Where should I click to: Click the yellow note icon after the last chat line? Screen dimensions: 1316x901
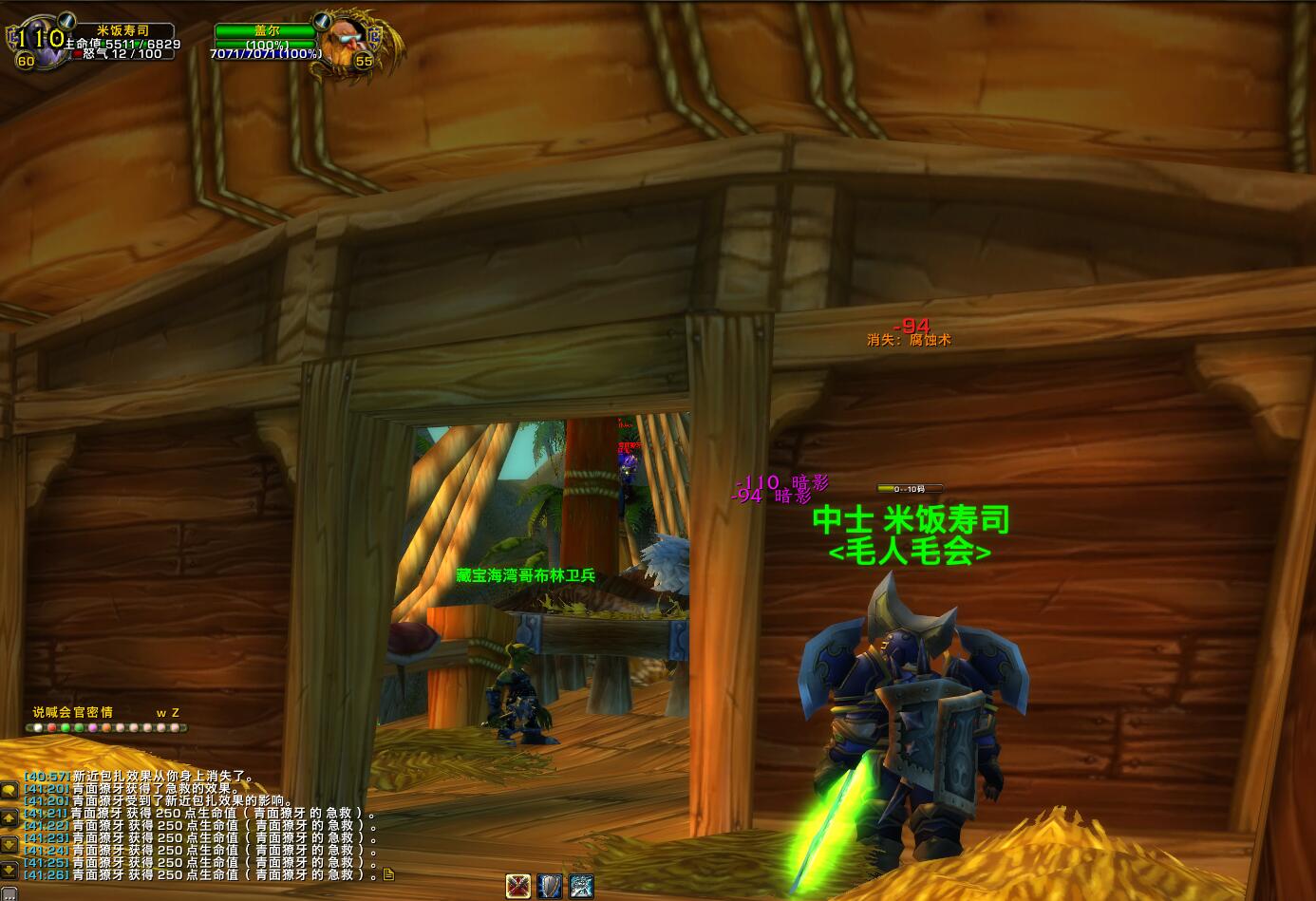tap(388, 874)
